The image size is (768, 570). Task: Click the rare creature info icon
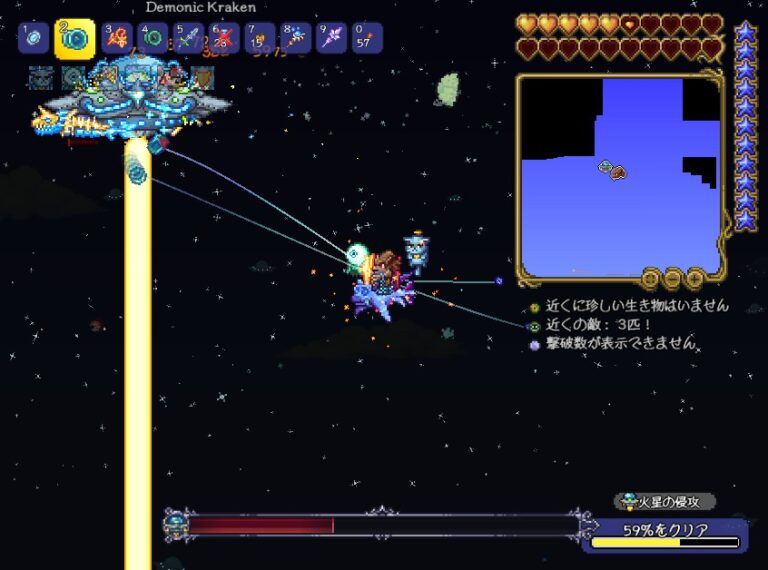tap(534, 307)
